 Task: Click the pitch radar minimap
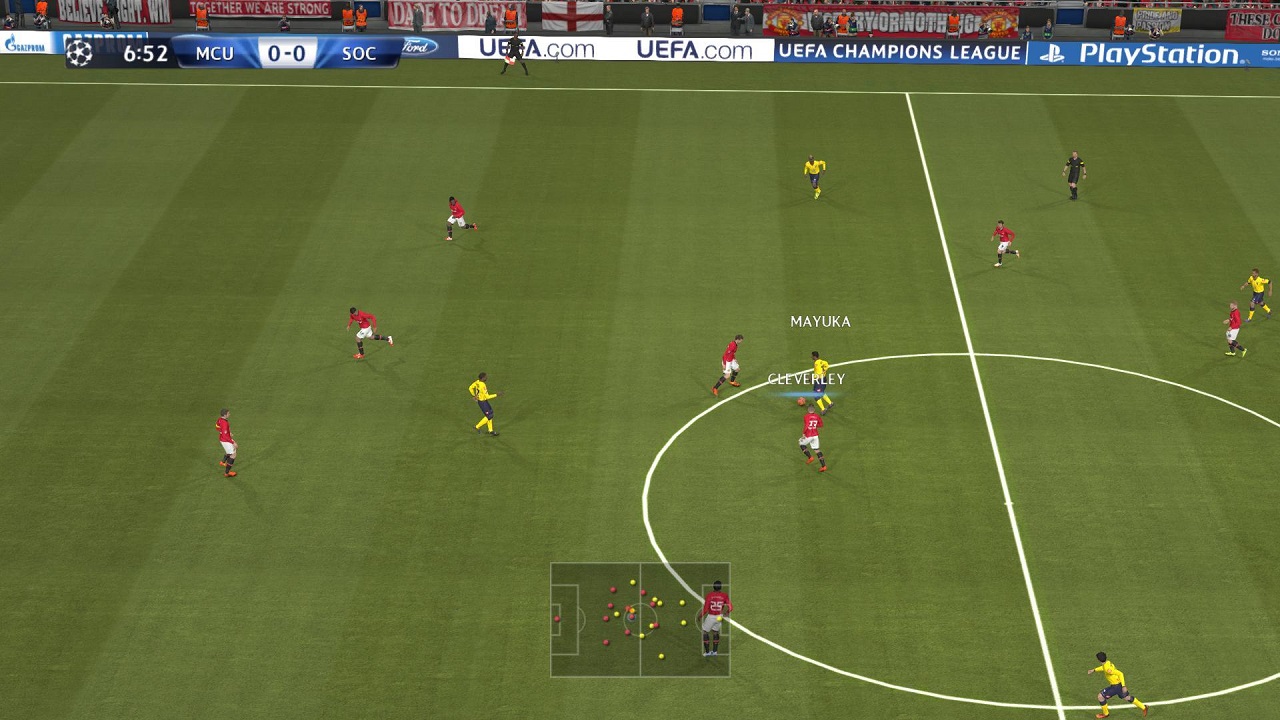(639, 619)
